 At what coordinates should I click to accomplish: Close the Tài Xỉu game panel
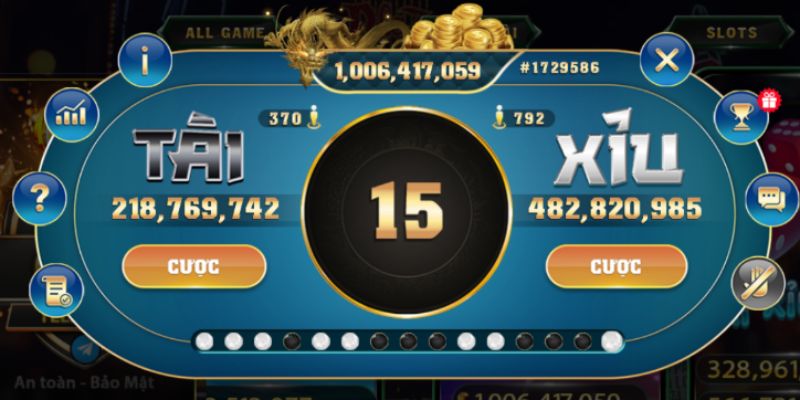point(666,62)
